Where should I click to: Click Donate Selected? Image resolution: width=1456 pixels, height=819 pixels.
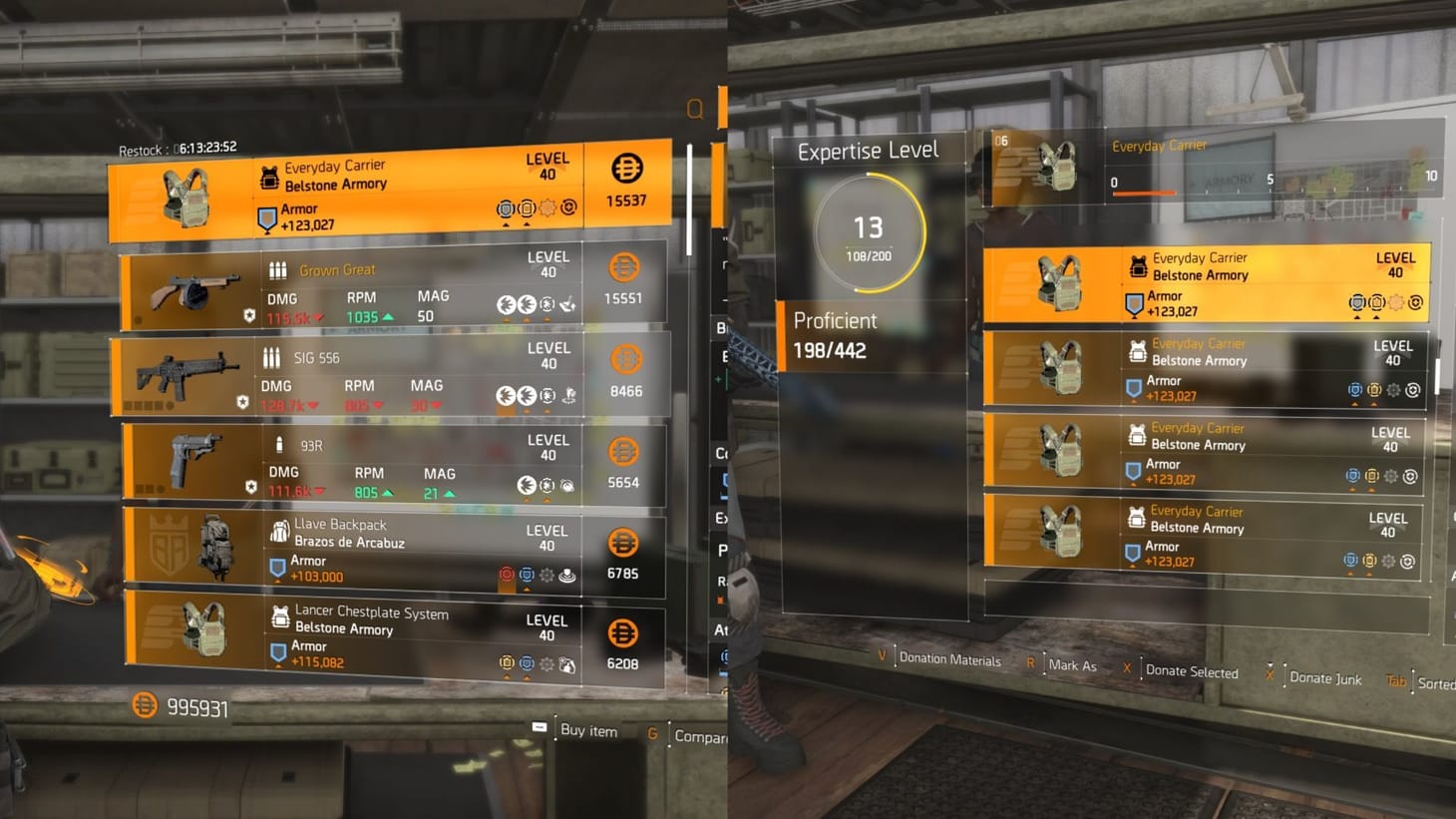1192,670
